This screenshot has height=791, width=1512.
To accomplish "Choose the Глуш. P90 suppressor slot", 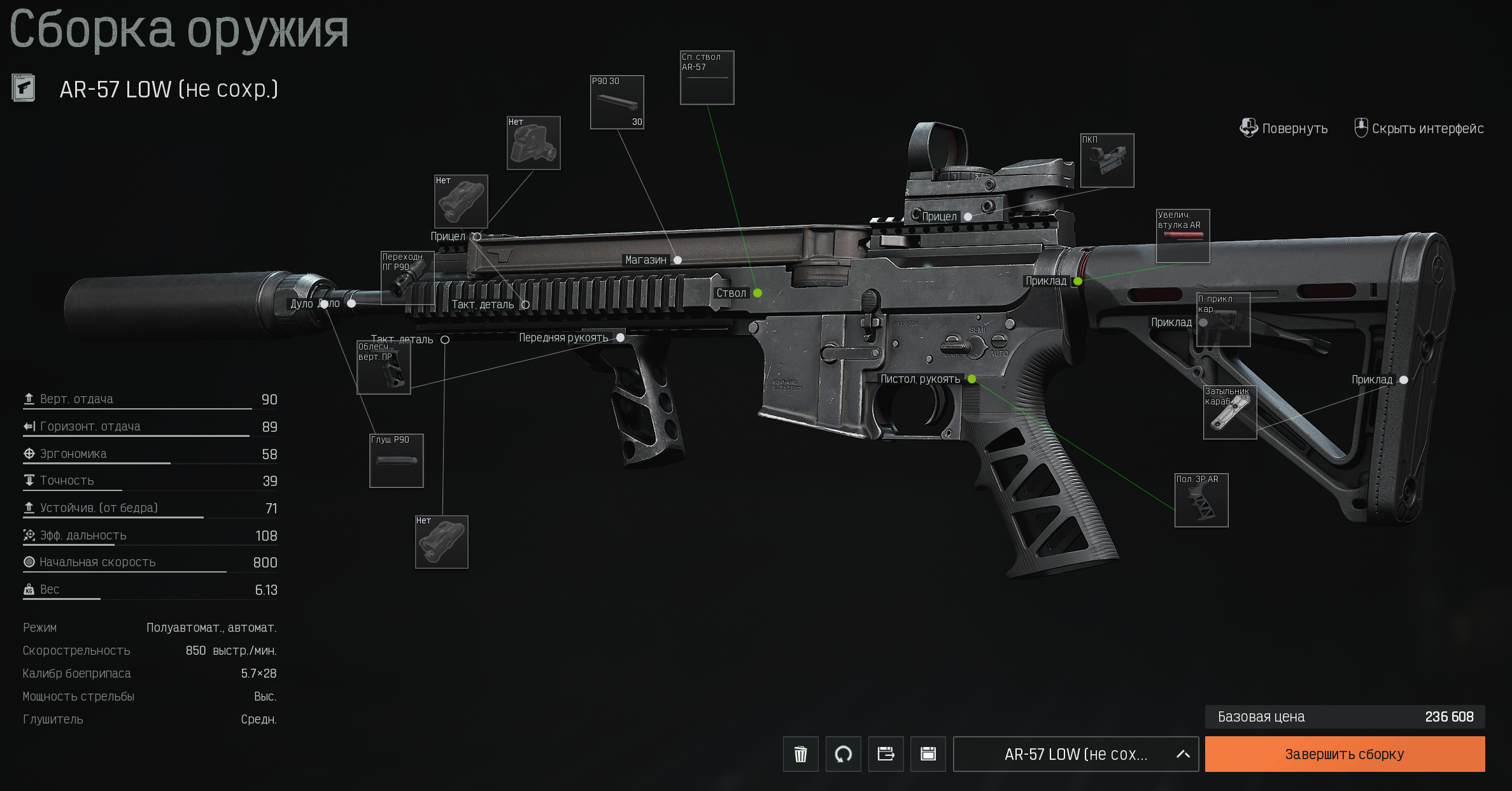I will point(396,461).
